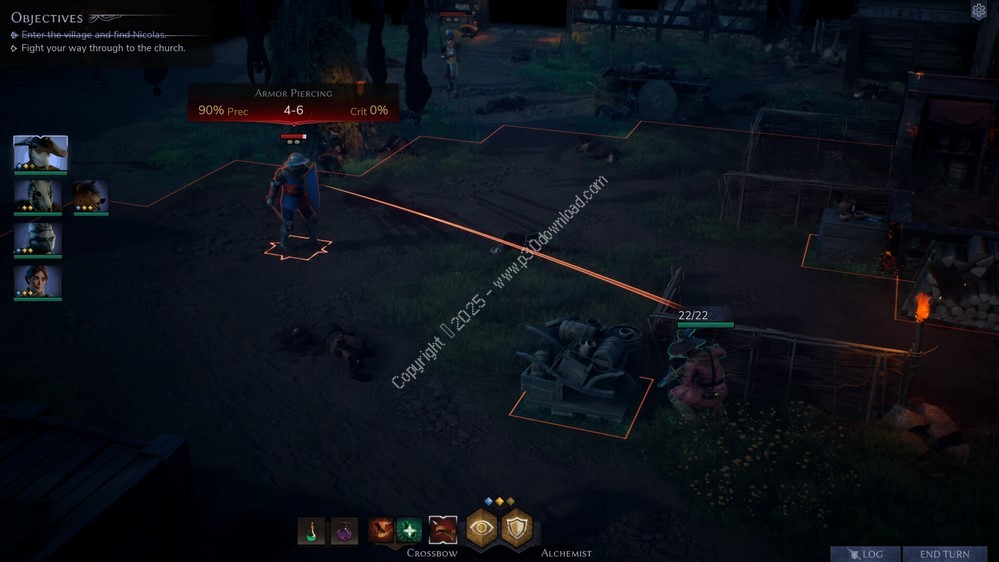The height and width of the screenshot is (562, 999).
Task: Activate the orange fire crossbow ability
Action: (380, 531)
